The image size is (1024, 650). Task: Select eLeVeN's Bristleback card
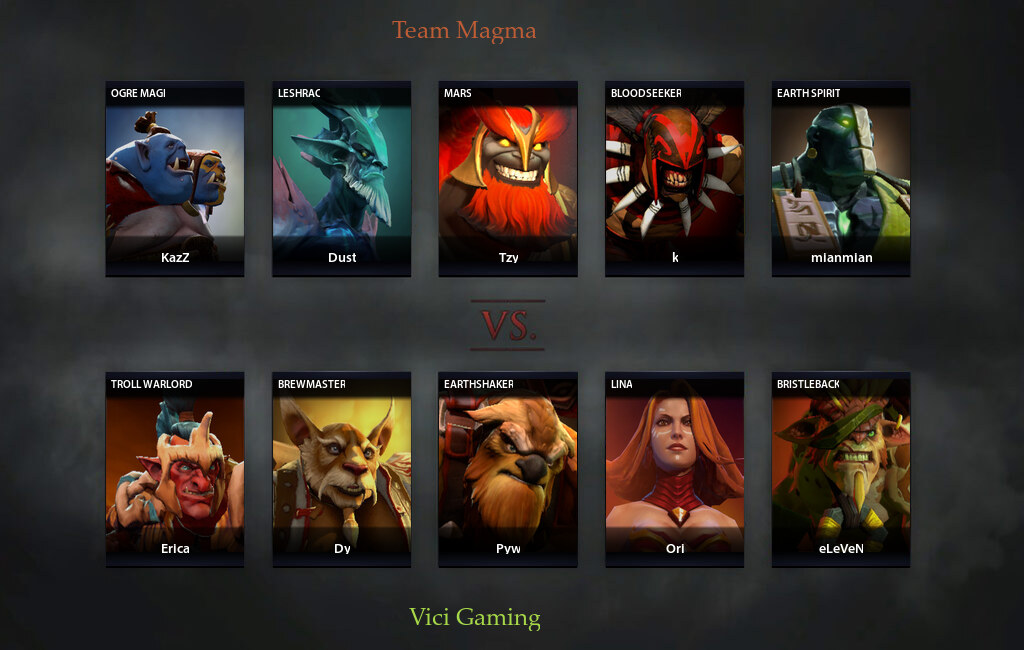841,470
